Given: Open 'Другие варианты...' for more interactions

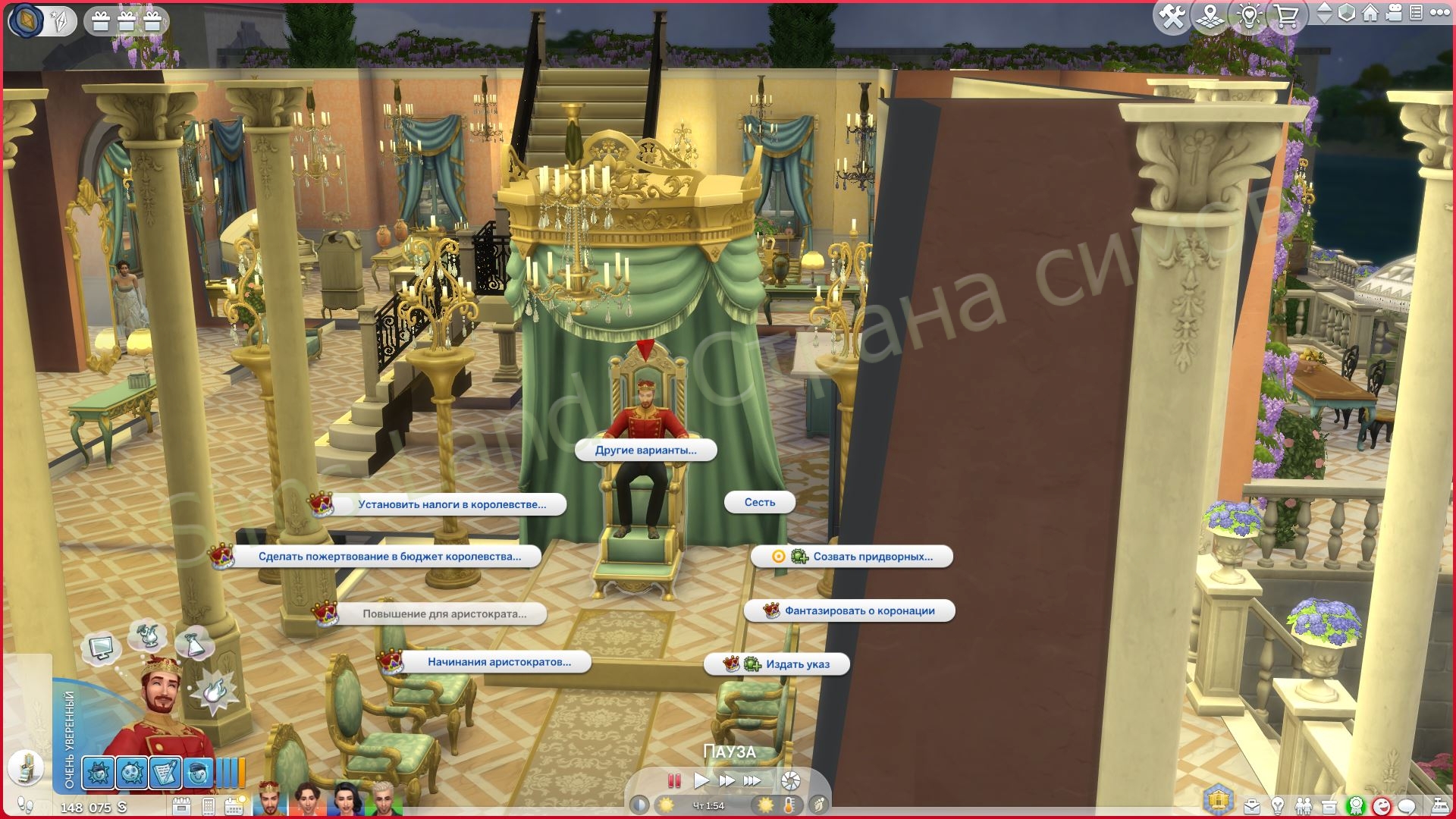Looking at the screenshot, I should point(645,450).
